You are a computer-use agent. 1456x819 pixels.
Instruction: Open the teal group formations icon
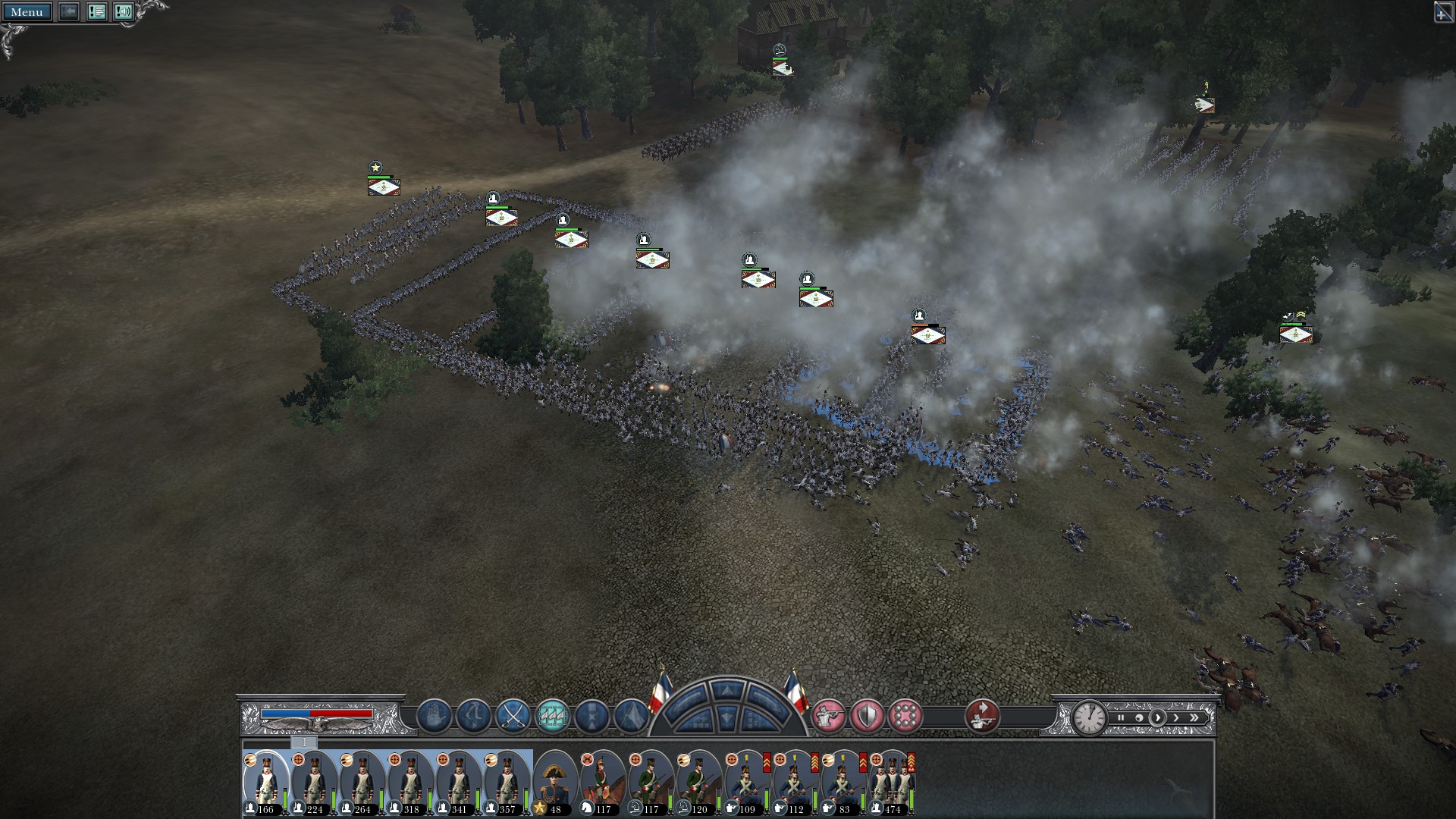(551, 717)
